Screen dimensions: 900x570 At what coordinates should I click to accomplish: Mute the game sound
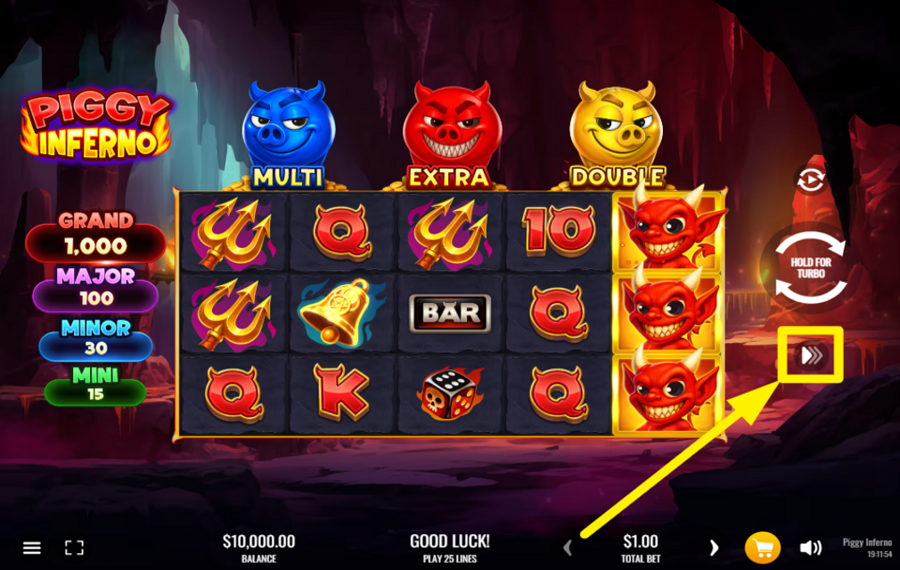click(x=810, y=547)
